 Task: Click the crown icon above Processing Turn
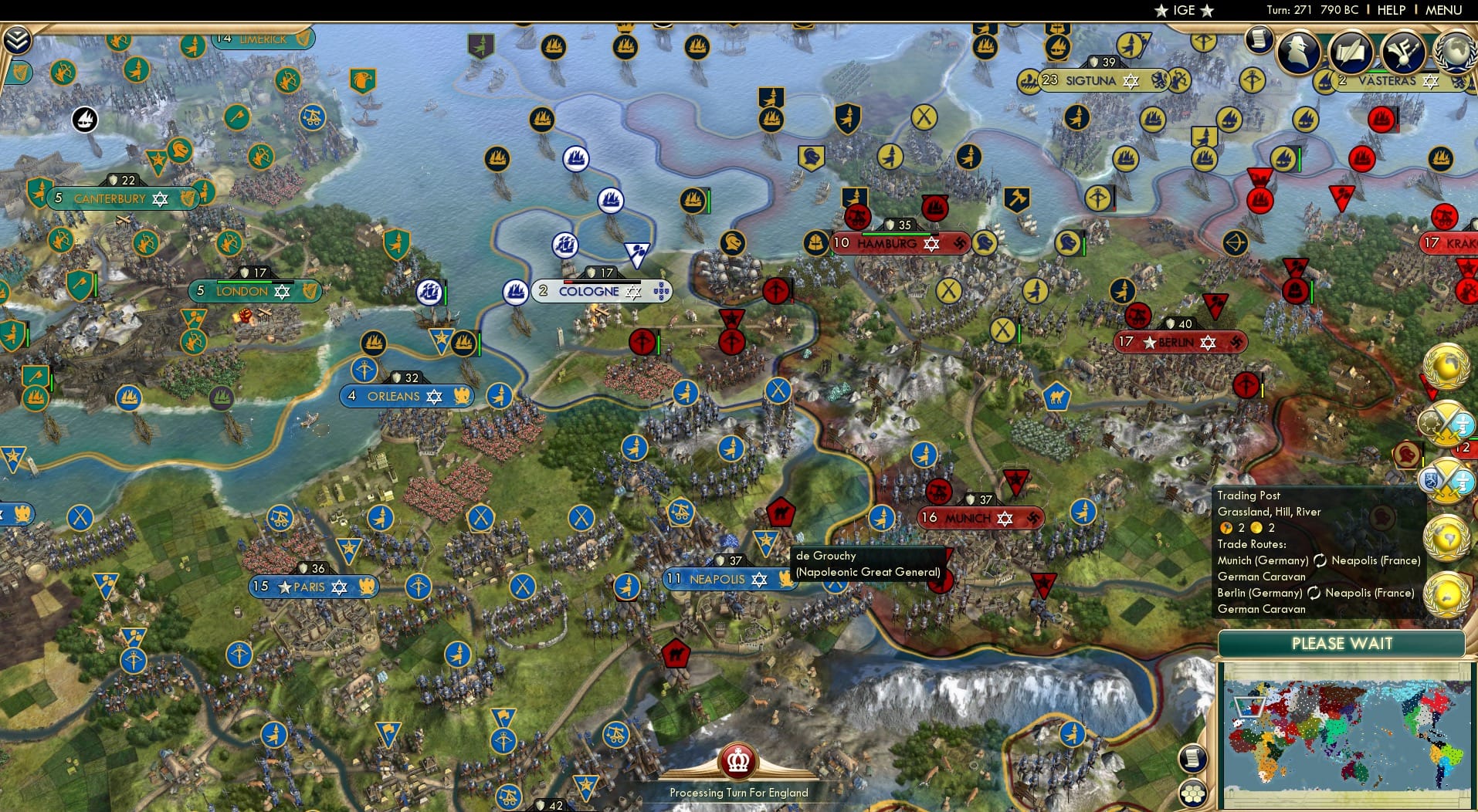738,761
